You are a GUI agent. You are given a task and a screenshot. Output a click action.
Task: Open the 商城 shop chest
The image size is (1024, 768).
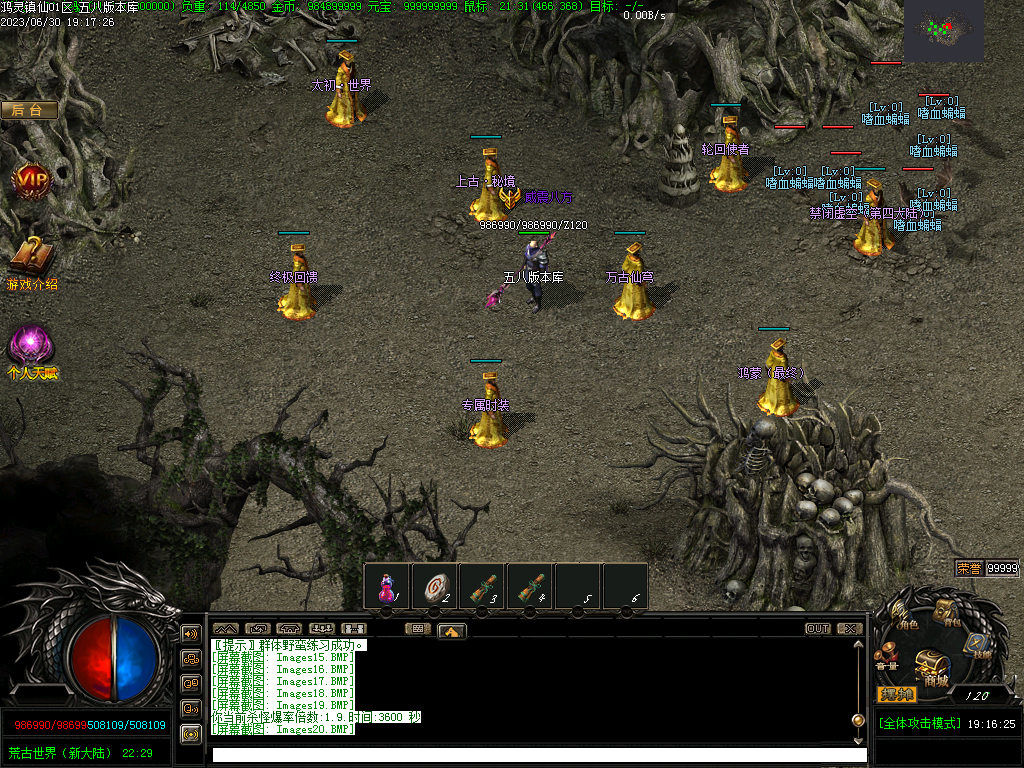932,665
